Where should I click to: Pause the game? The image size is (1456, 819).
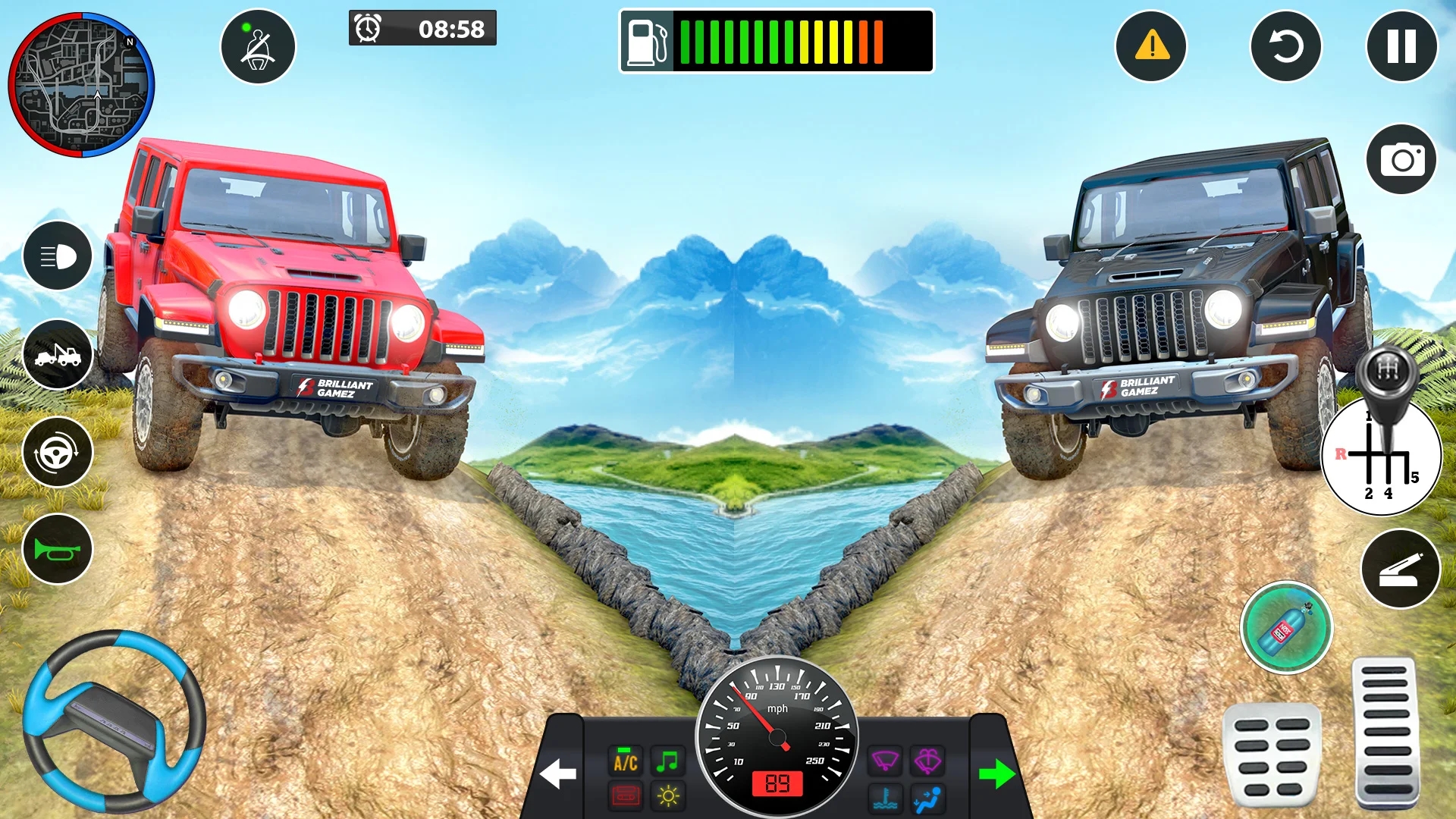[1401, 46]
